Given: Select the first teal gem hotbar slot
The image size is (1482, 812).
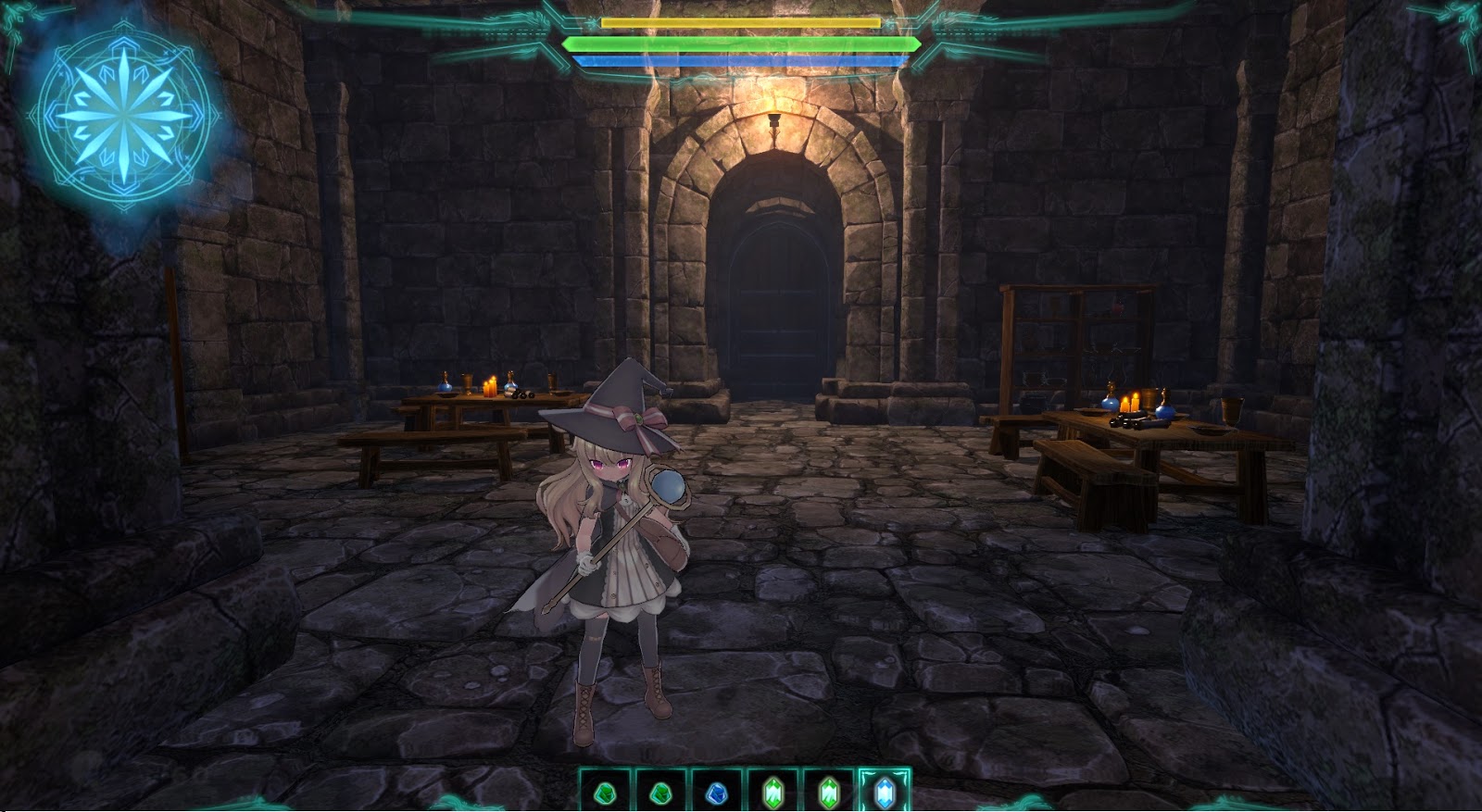Looking at the screenshot, I should 606,792.
